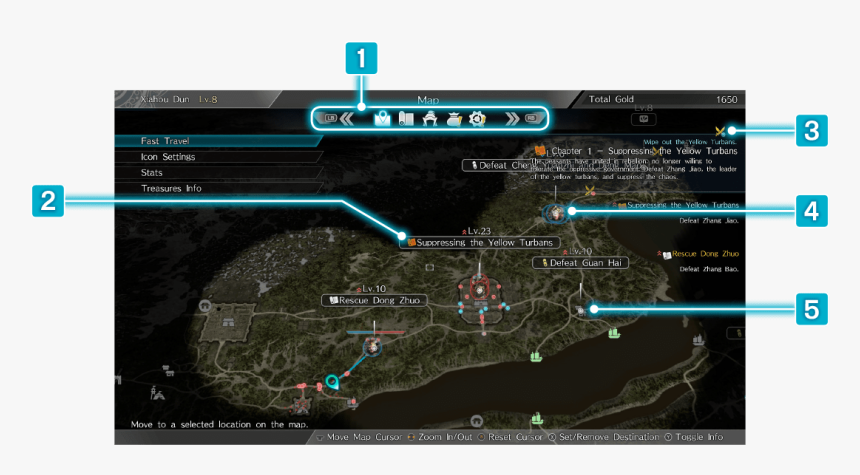Screen dimensions: 860x475
Task: Choose the Stats menu entry
Action: (x=152, y=172)
